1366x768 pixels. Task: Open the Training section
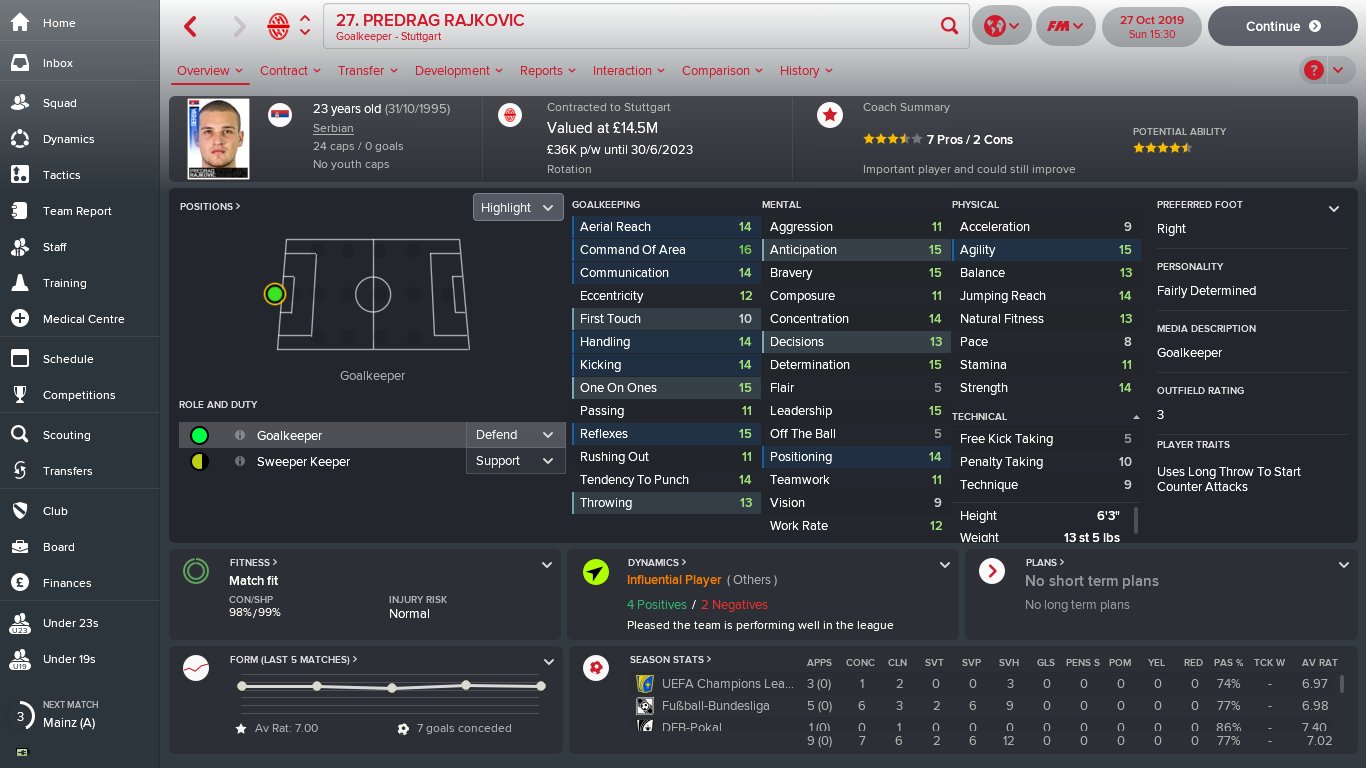[64, 283]
